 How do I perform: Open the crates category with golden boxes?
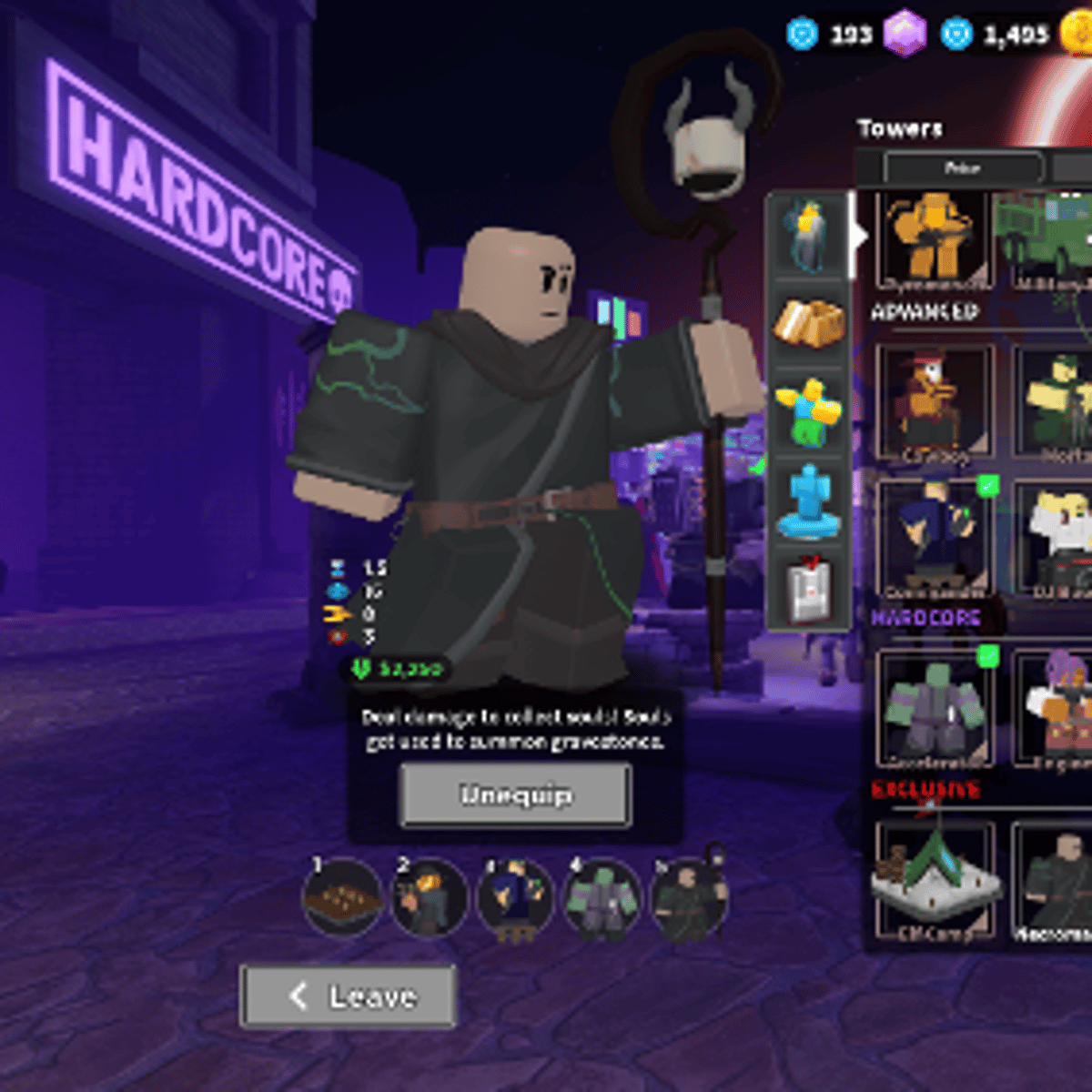pyautogui.click(x=809, y=323)
